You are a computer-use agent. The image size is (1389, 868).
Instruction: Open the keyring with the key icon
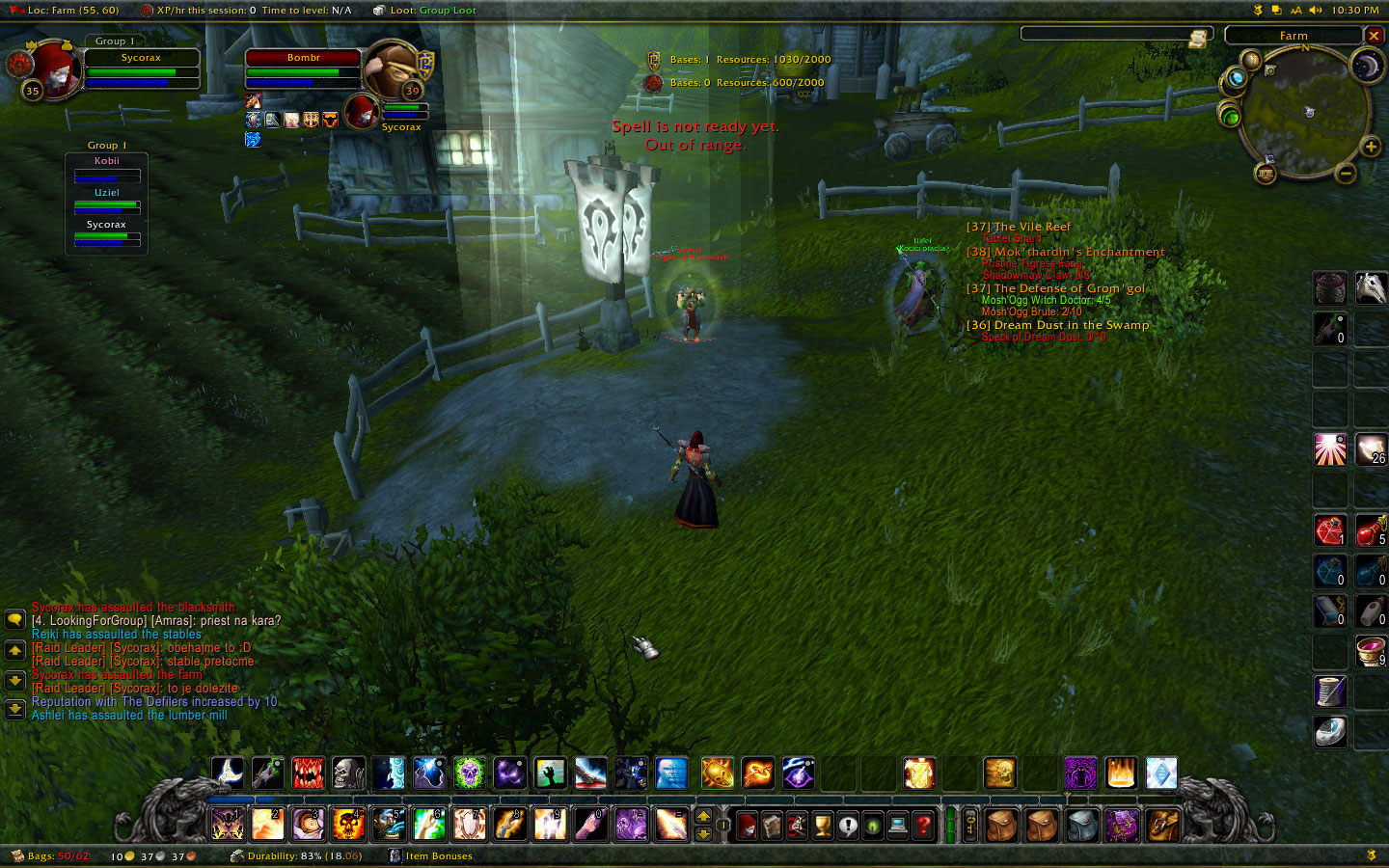click(x=971, y=826)
